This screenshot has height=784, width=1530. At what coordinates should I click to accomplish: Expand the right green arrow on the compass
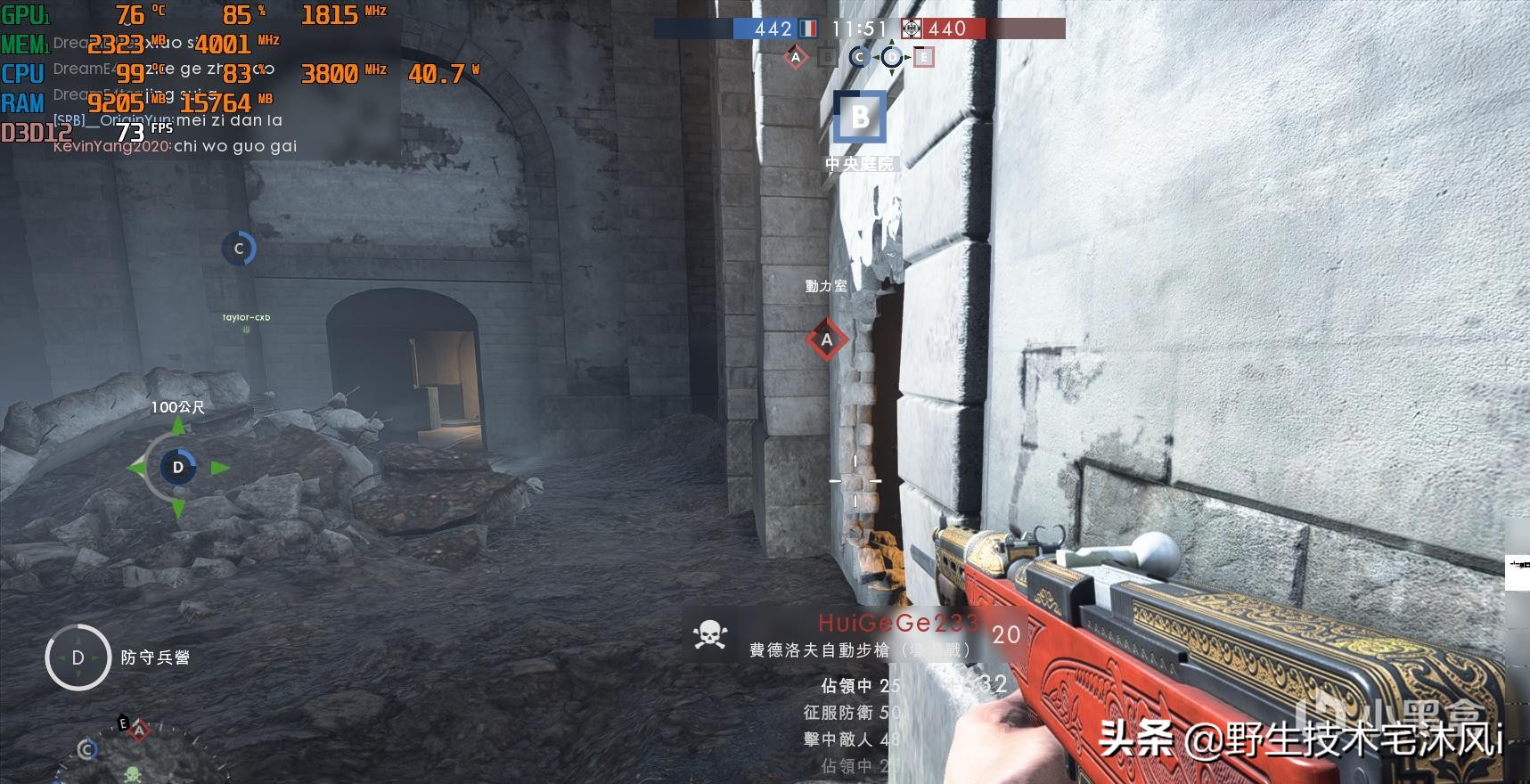click(x=218, y=465)
